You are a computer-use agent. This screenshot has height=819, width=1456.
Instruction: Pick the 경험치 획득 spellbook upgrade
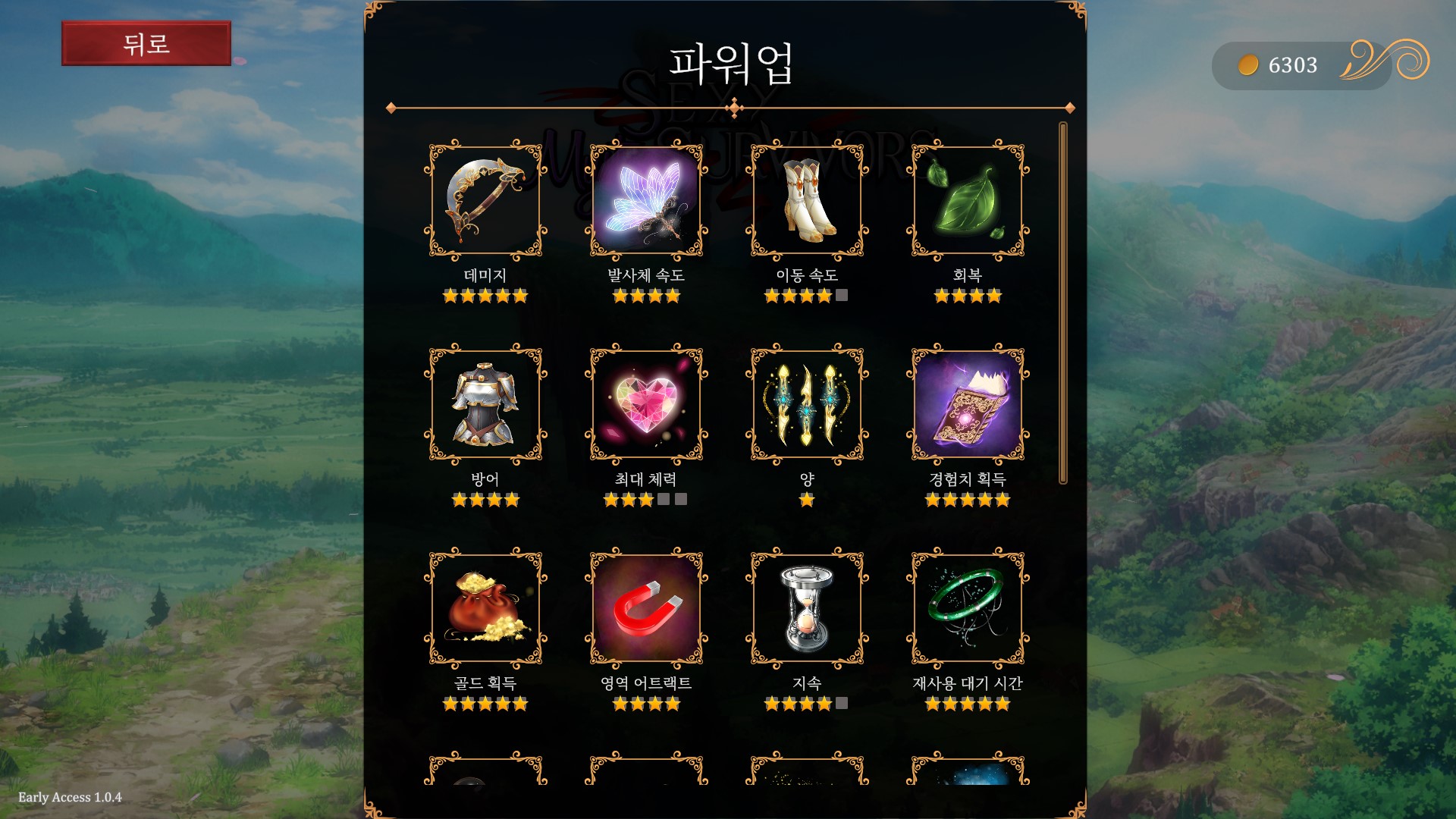tap(968, 404)
